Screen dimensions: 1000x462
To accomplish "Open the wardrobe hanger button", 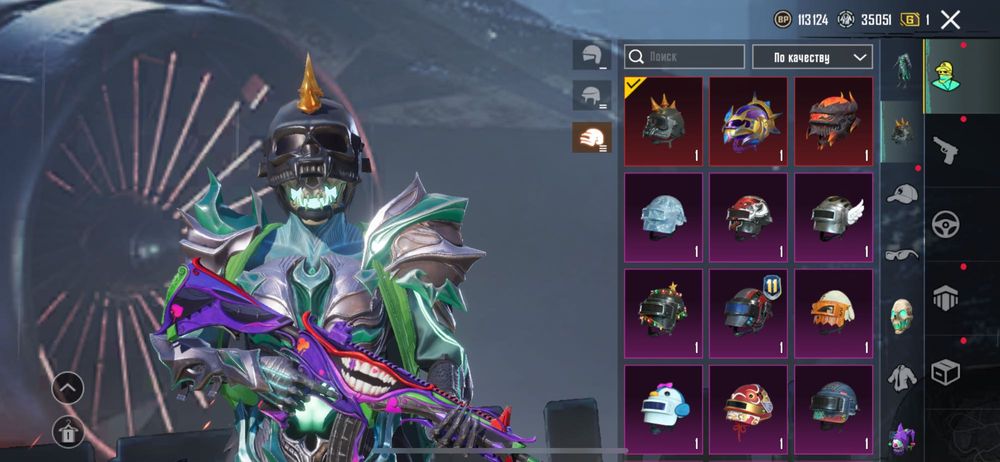I will coord(68,432).
